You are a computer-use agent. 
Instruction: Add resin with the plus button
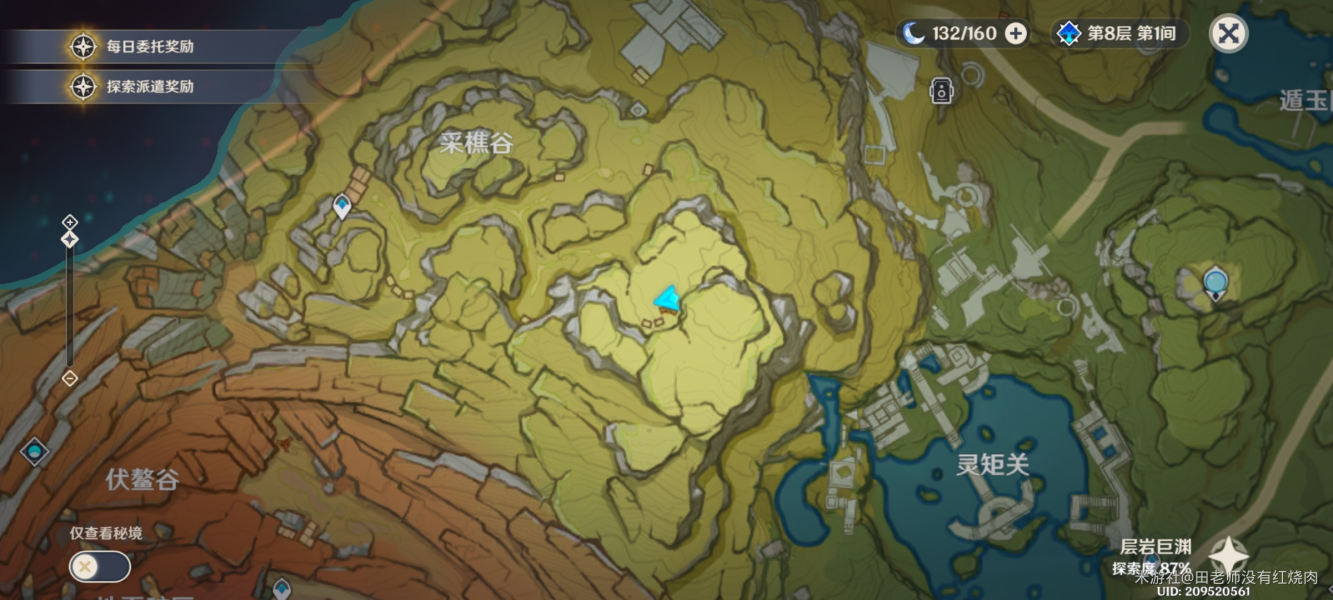tap(1015, 34)
